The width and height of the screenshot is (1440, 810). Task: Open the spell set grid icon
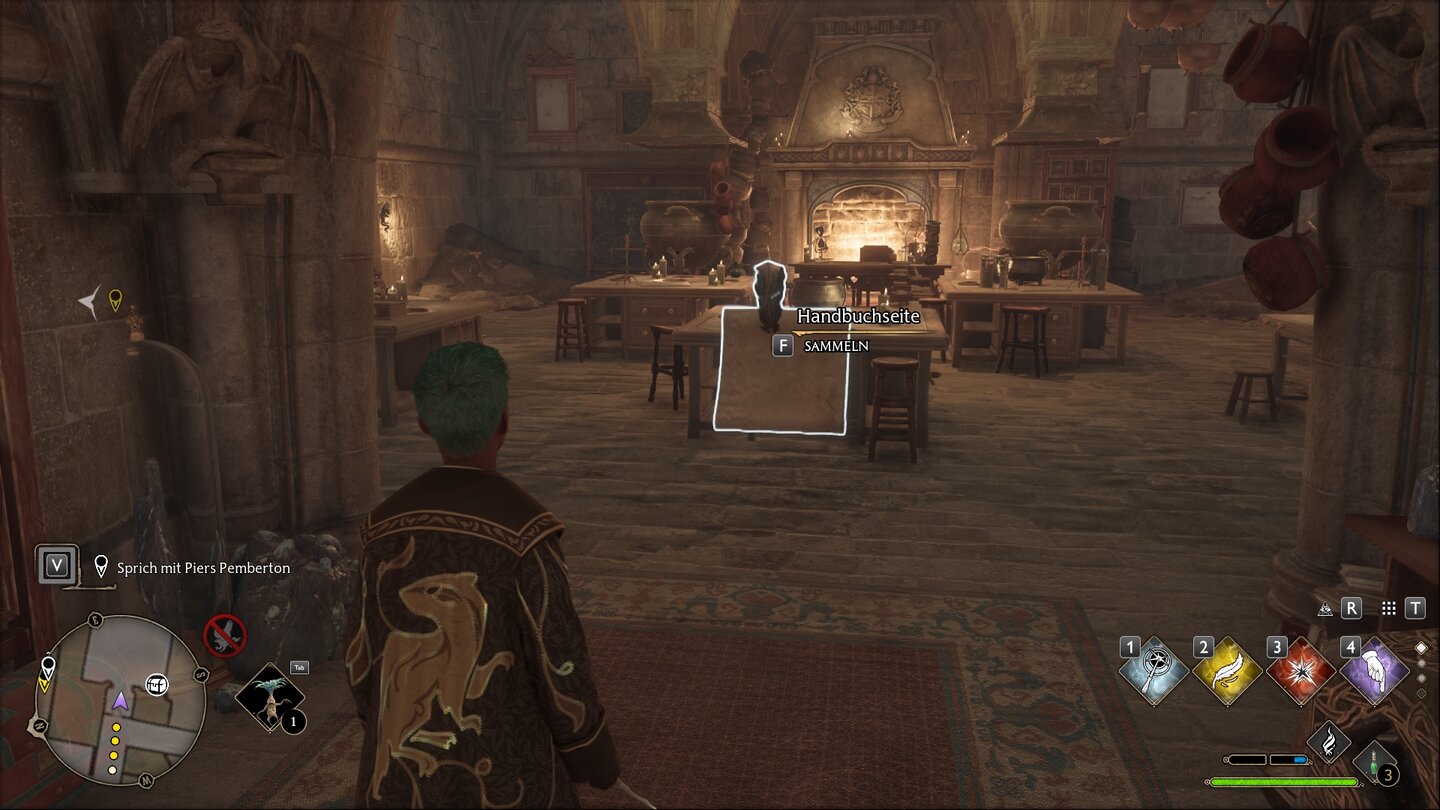(x=1389, y=608)
